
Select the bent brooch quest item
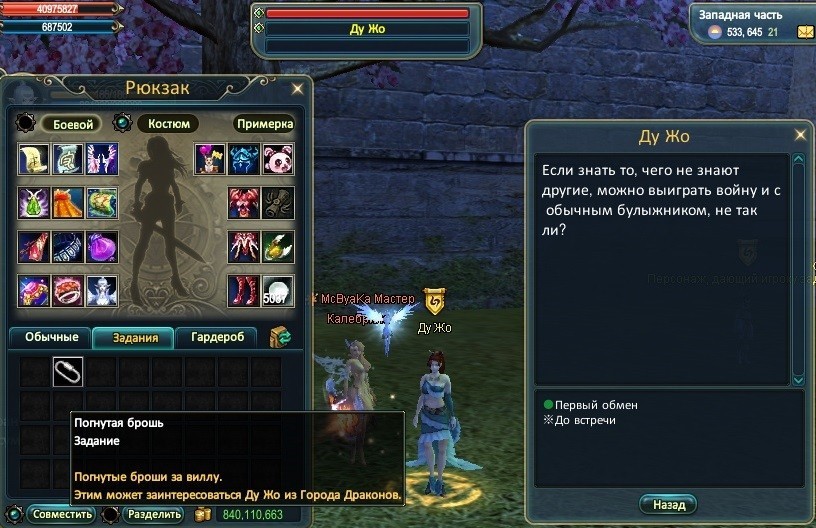click(x=68, y=371)
